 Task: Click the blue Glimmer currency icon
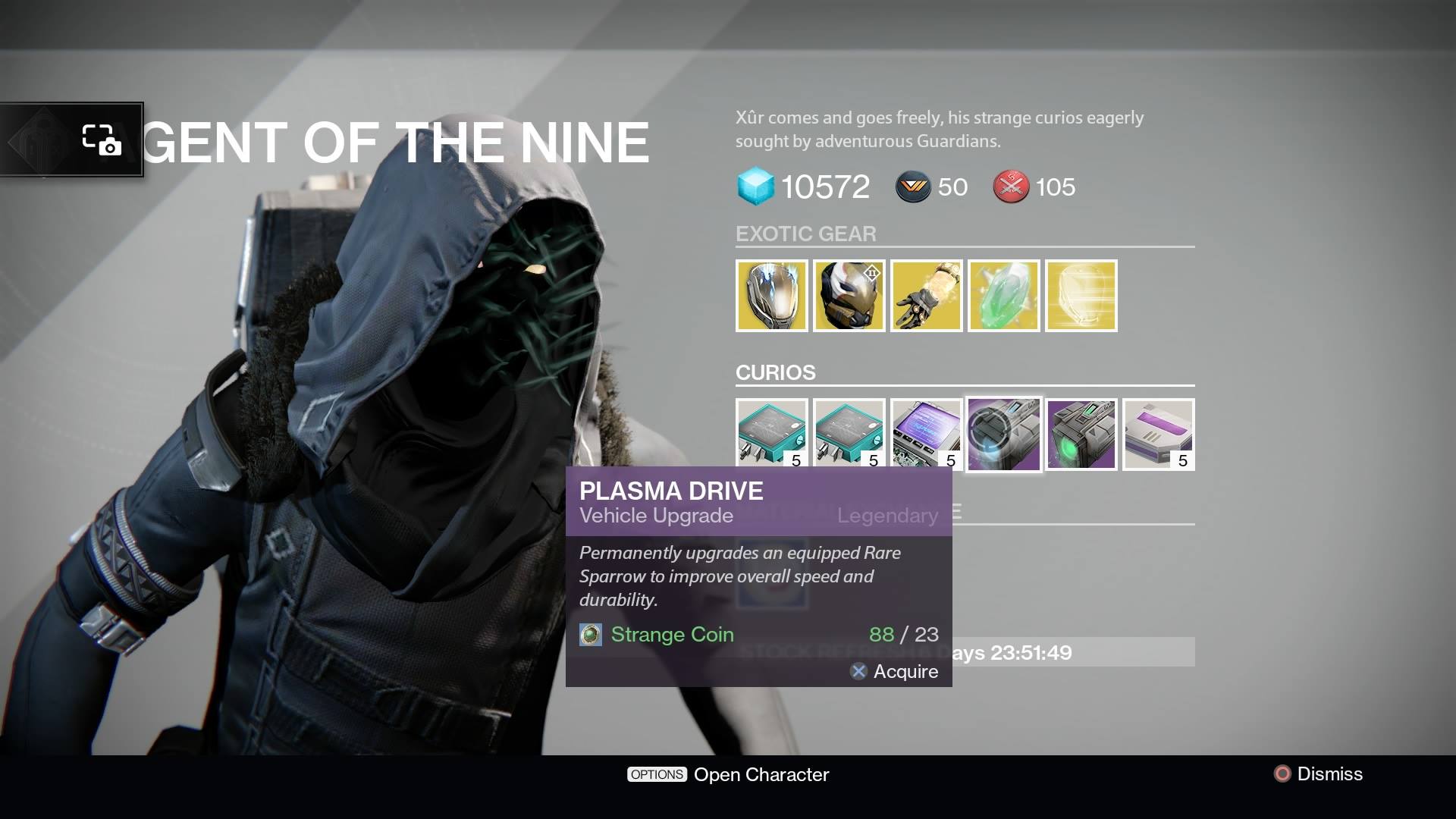(752, 186)
